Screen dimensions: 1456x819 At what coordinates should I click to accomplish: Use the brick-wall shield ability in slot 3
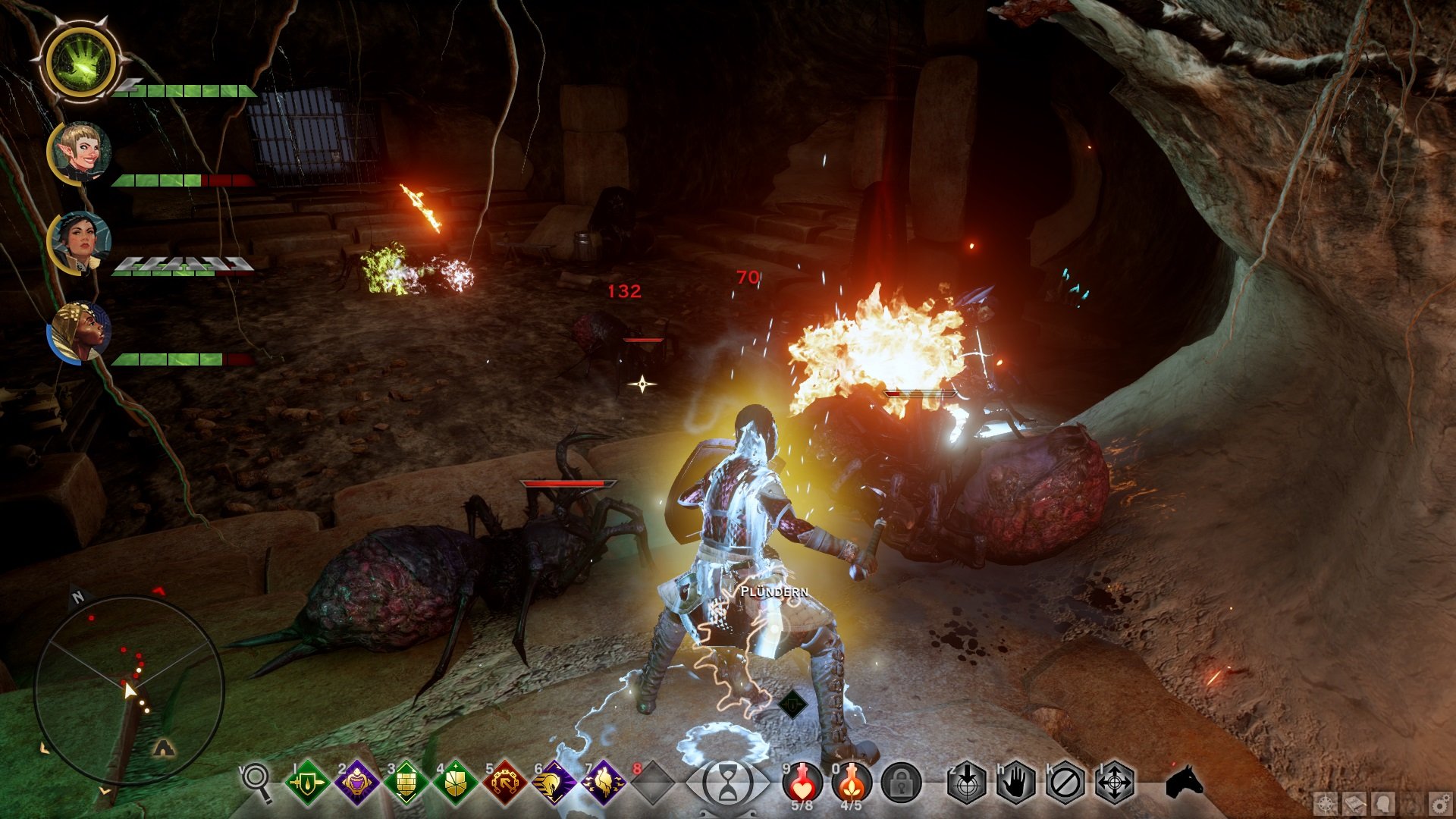406,783
